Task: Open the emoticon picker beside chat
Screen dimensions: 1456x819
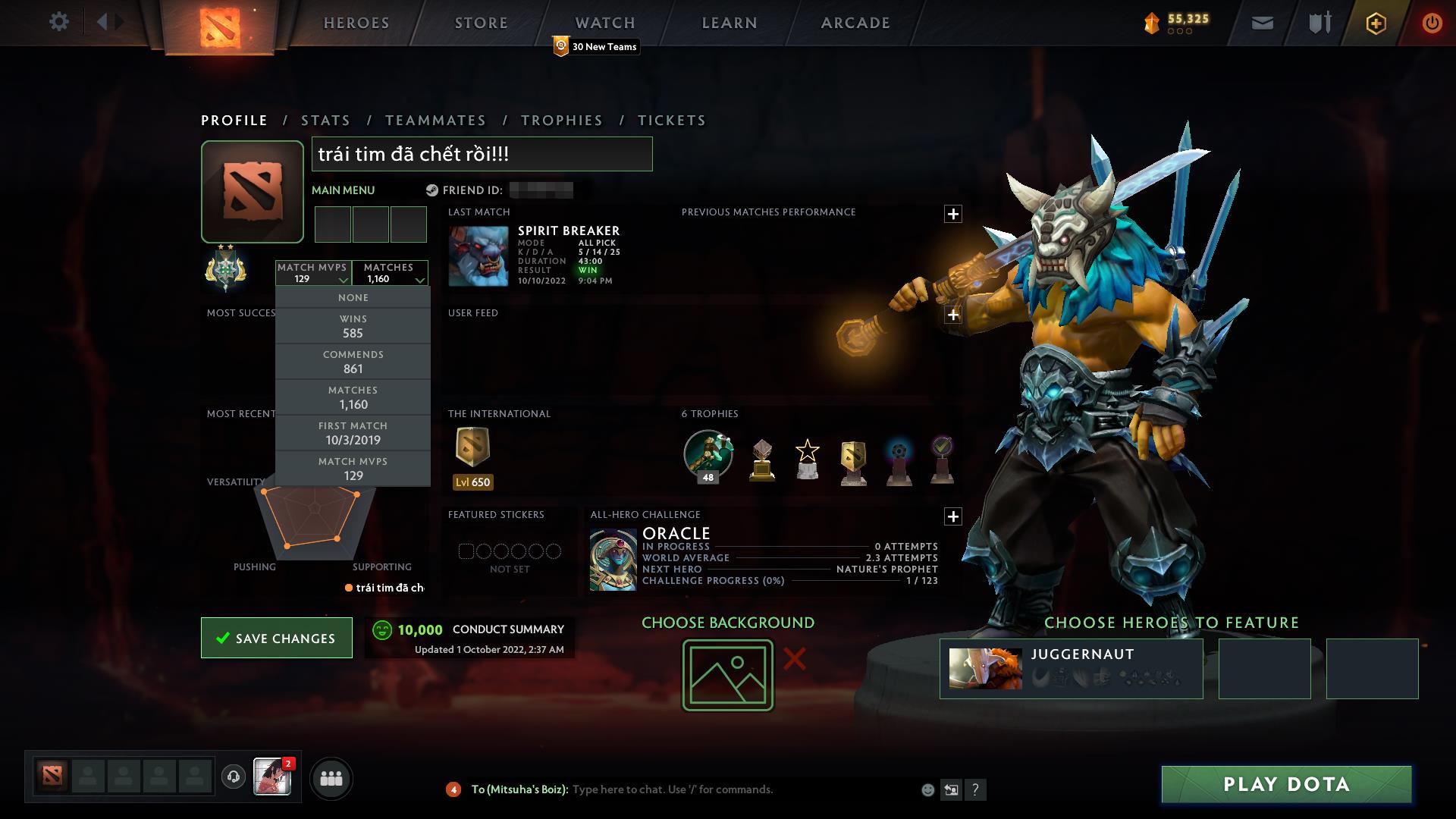Action: click(x=927, y=789)
